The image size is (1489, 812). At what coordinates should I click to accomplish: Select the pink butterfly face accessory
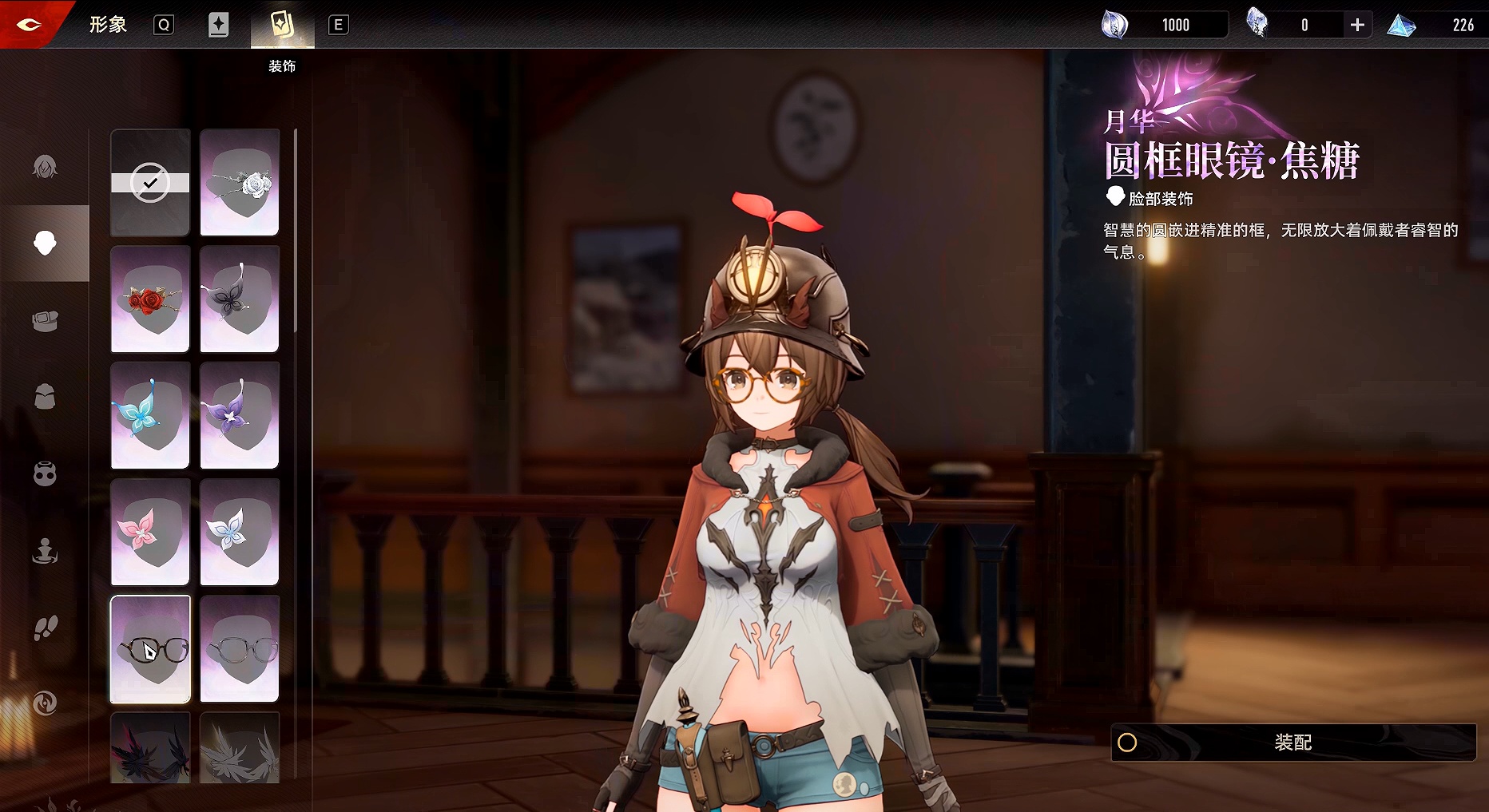(x=150, y=532)
